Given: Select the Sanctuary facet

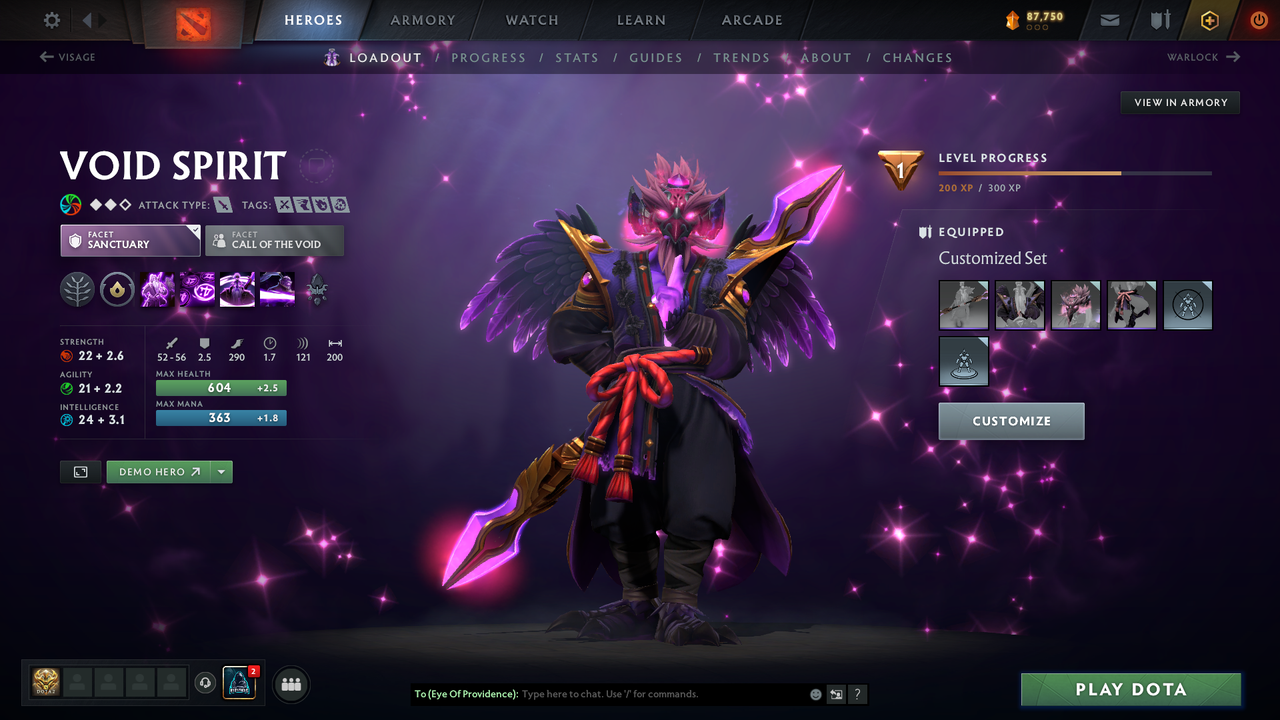Looking at the screenshot, I should point(130,240).
